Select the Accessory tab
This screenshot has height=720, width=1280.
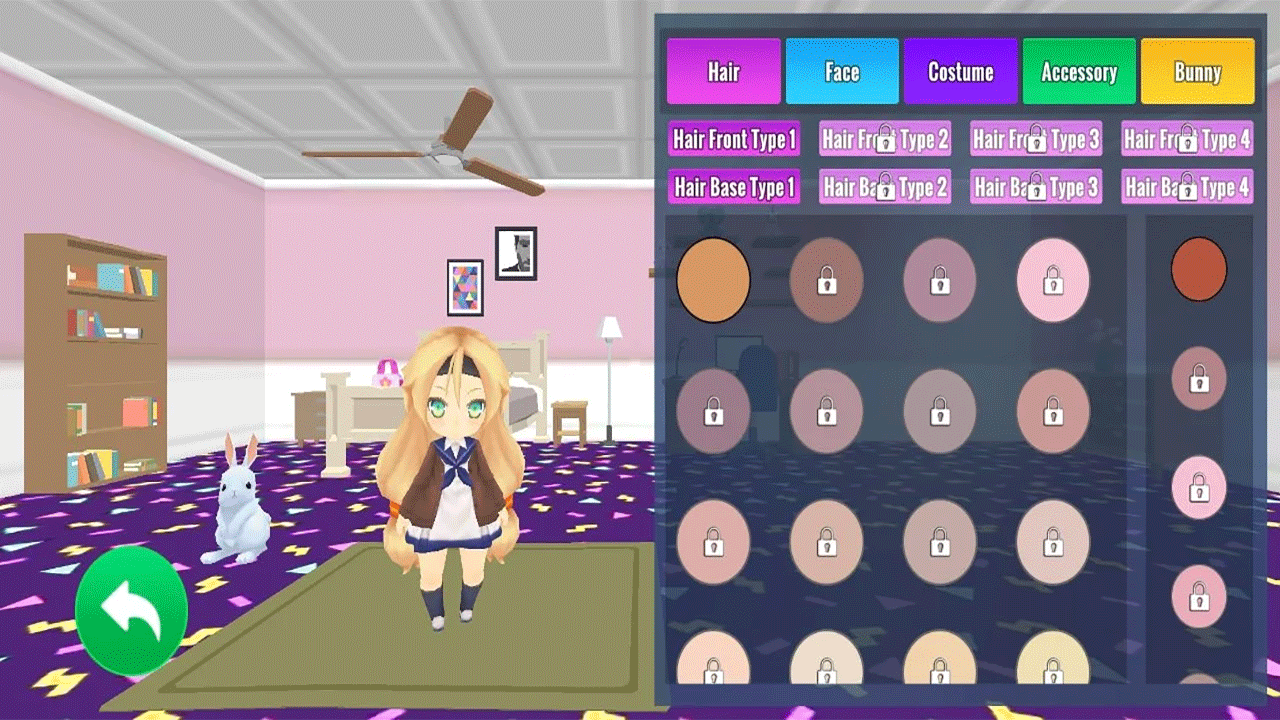[x=1079, y=71]
